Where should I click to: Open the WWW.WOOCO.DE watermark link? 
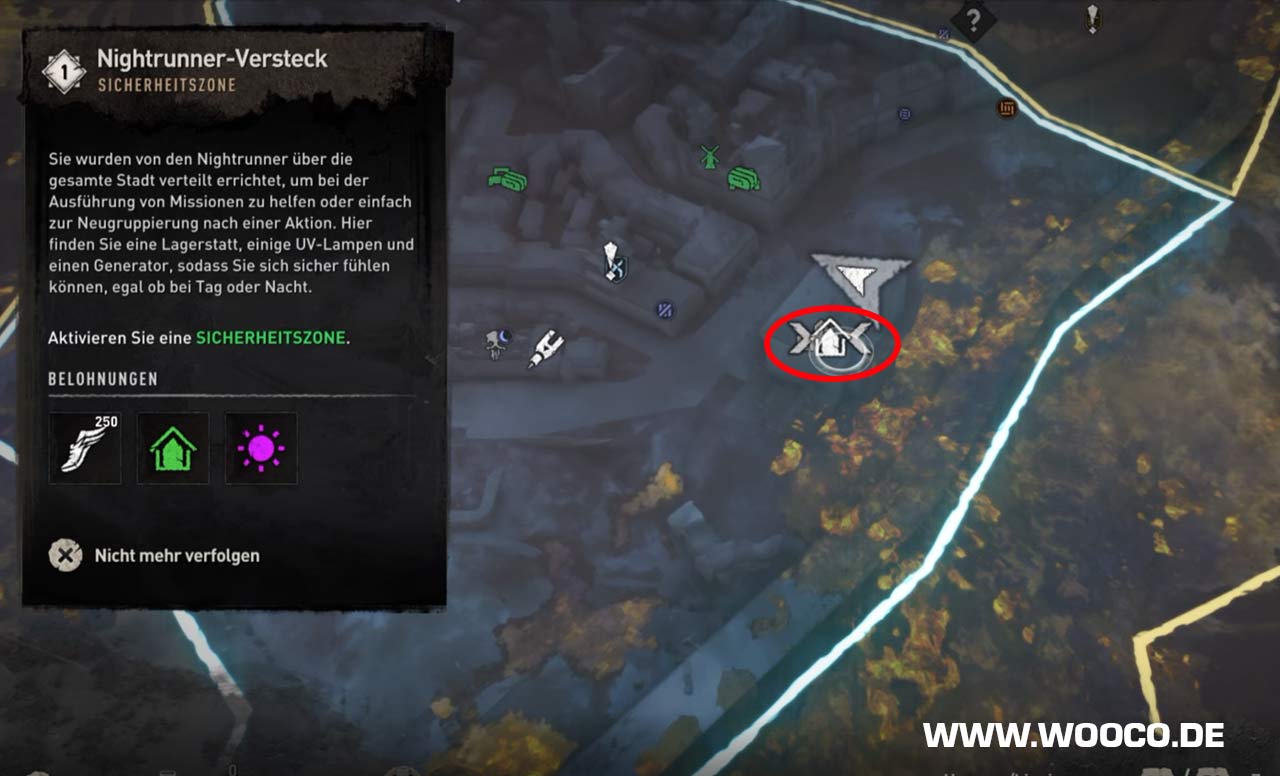tap(1073, 736)
